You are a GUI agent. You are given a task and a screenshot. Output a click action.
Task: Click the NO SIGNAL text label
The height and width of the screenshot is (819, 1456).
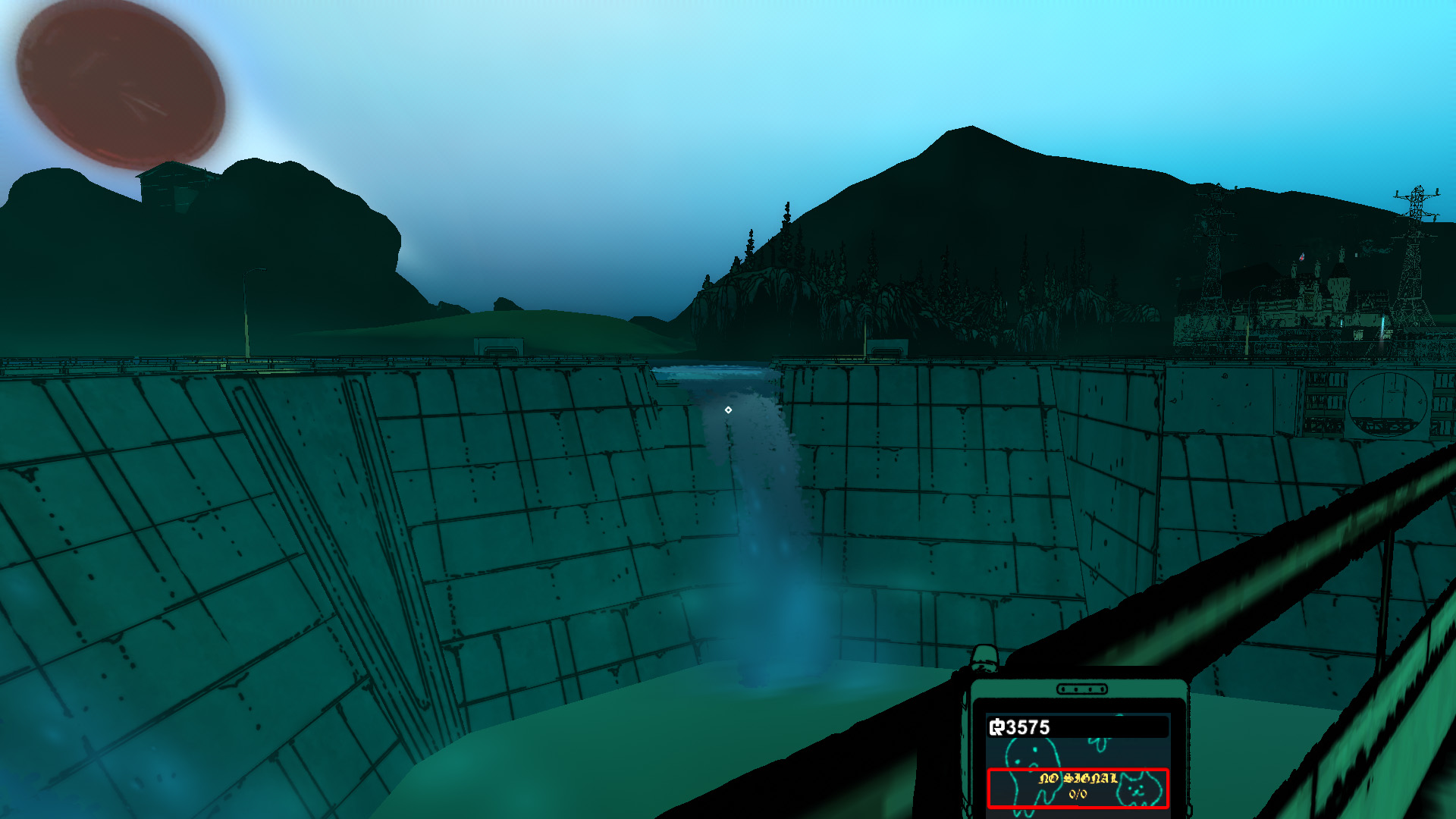[x=1078, y=780]
